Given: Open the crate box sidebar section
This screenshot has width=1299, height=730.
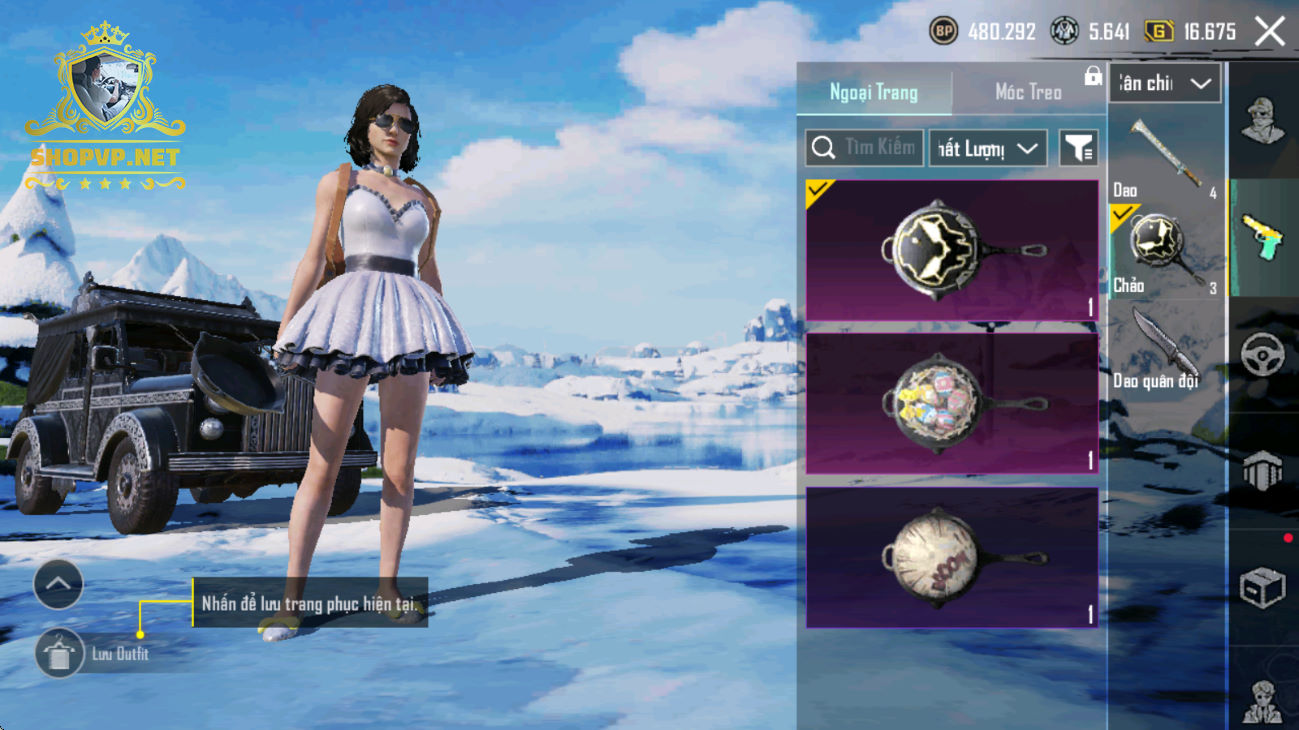Looking at the screenshot, I should 1262,588.
